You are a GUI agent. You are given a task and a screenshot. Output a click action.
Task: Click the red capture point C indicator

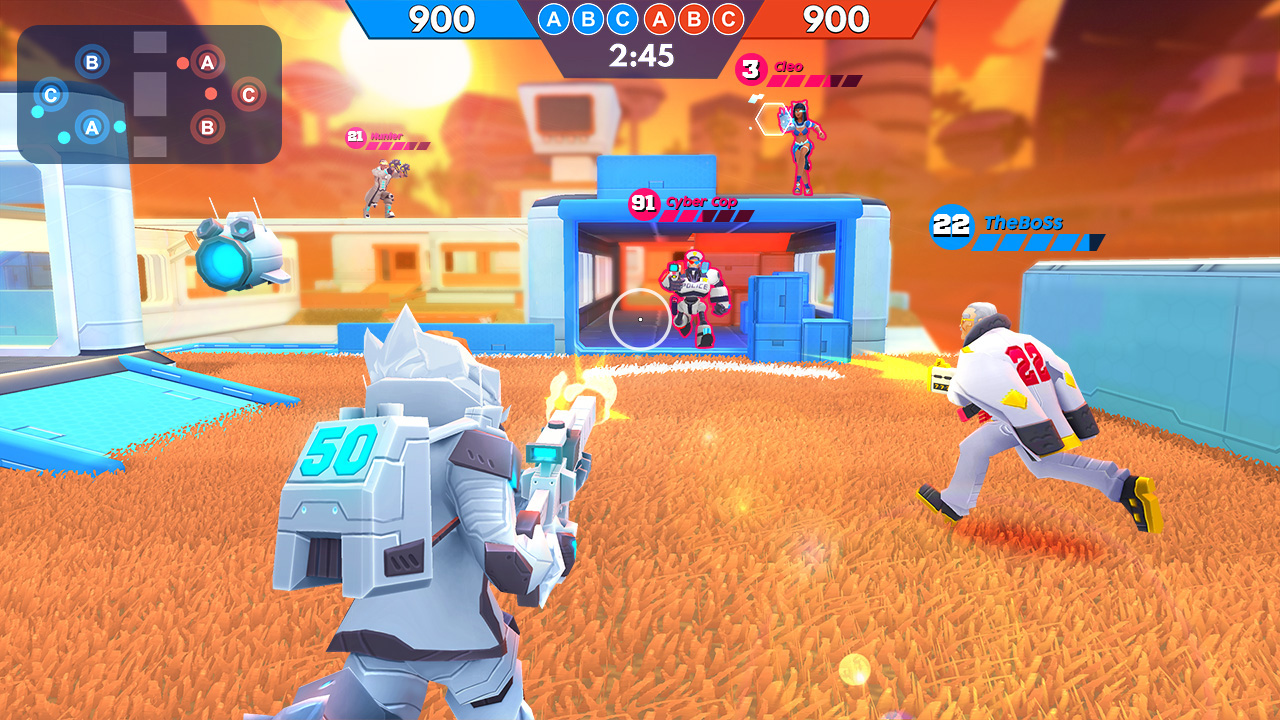[x=727, y=18]
